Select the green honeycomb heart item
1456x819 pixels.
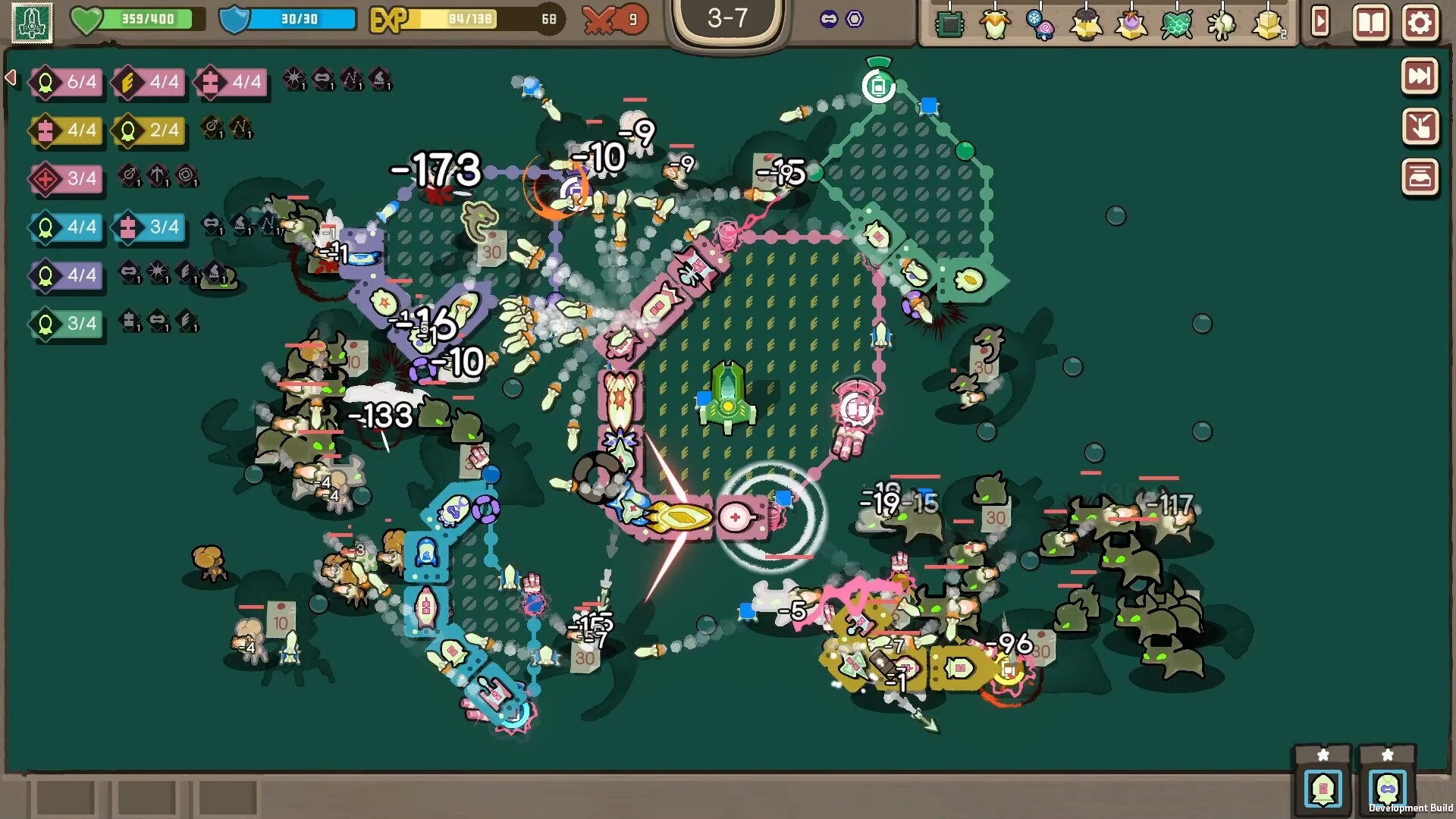pyautogui.click(x=1178, y=25)
